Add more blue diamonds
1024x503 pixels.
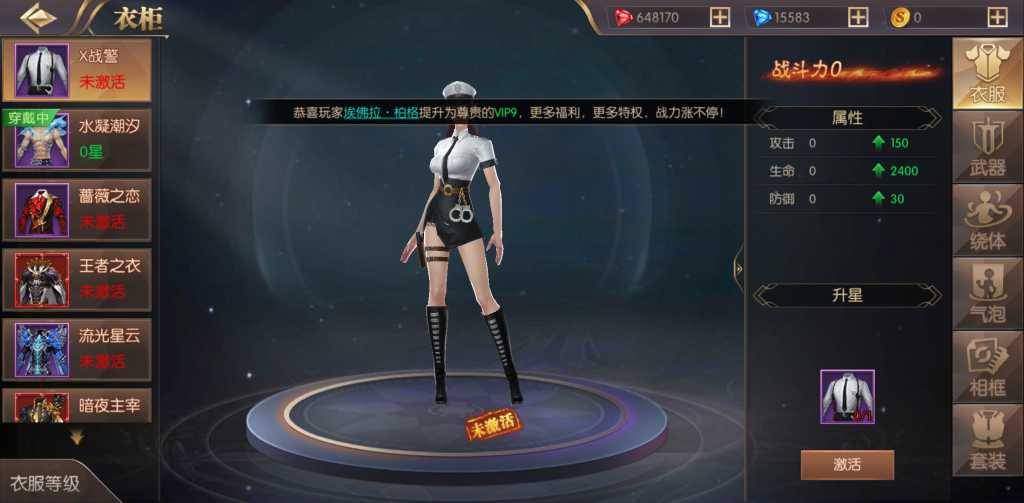858,17
